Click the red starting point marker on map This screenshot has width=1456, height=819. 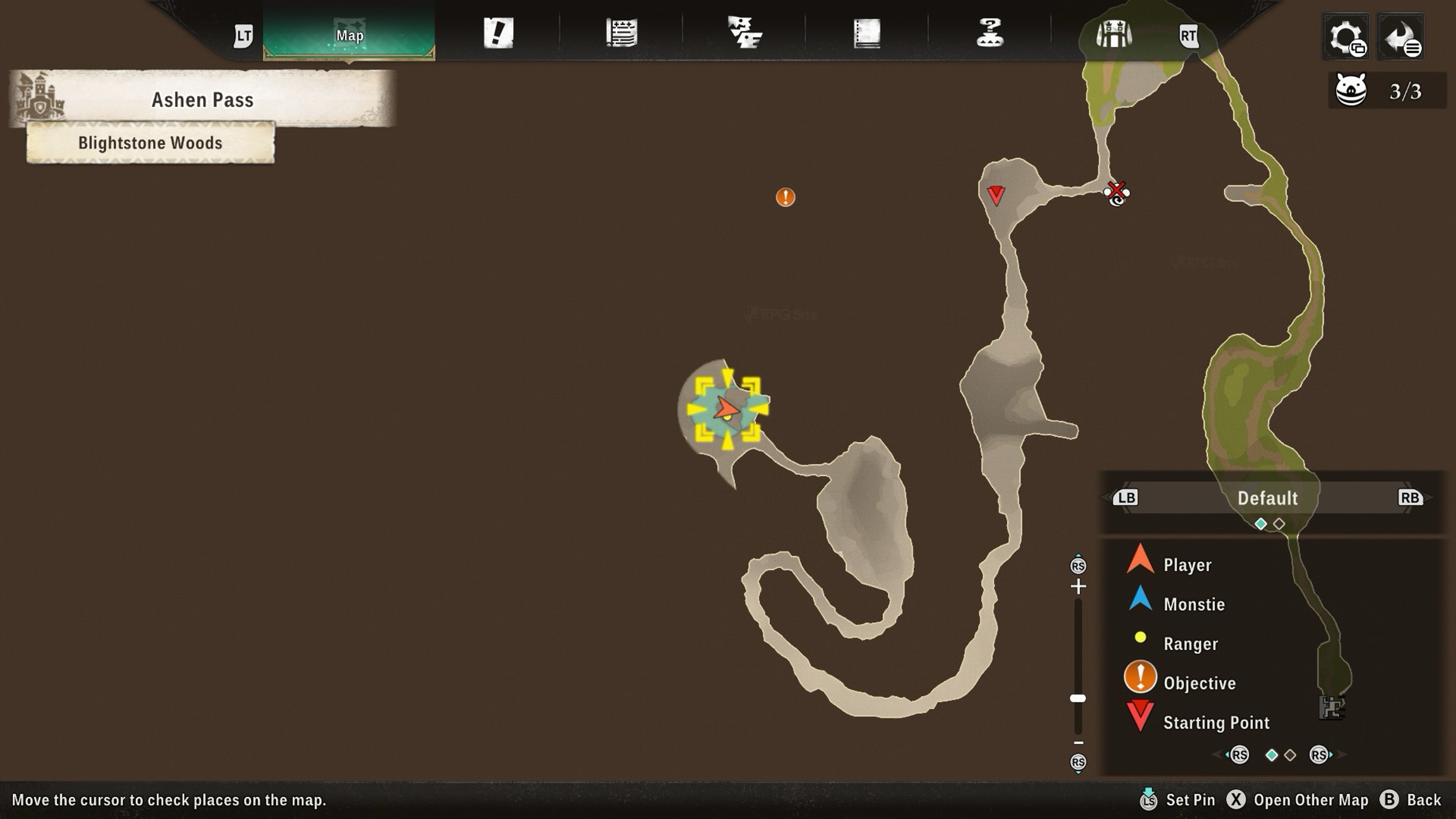995,195
